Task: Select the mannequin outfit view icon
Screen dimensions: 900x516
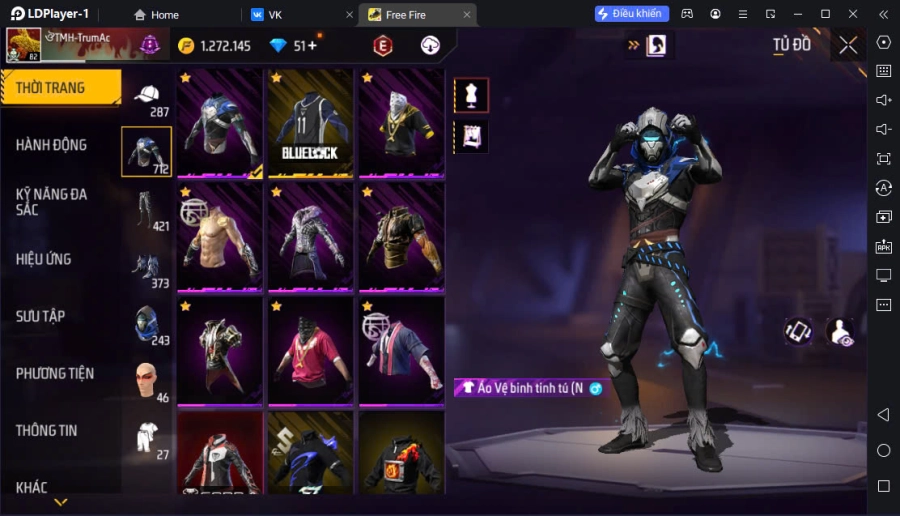Action: pos(471,95)
